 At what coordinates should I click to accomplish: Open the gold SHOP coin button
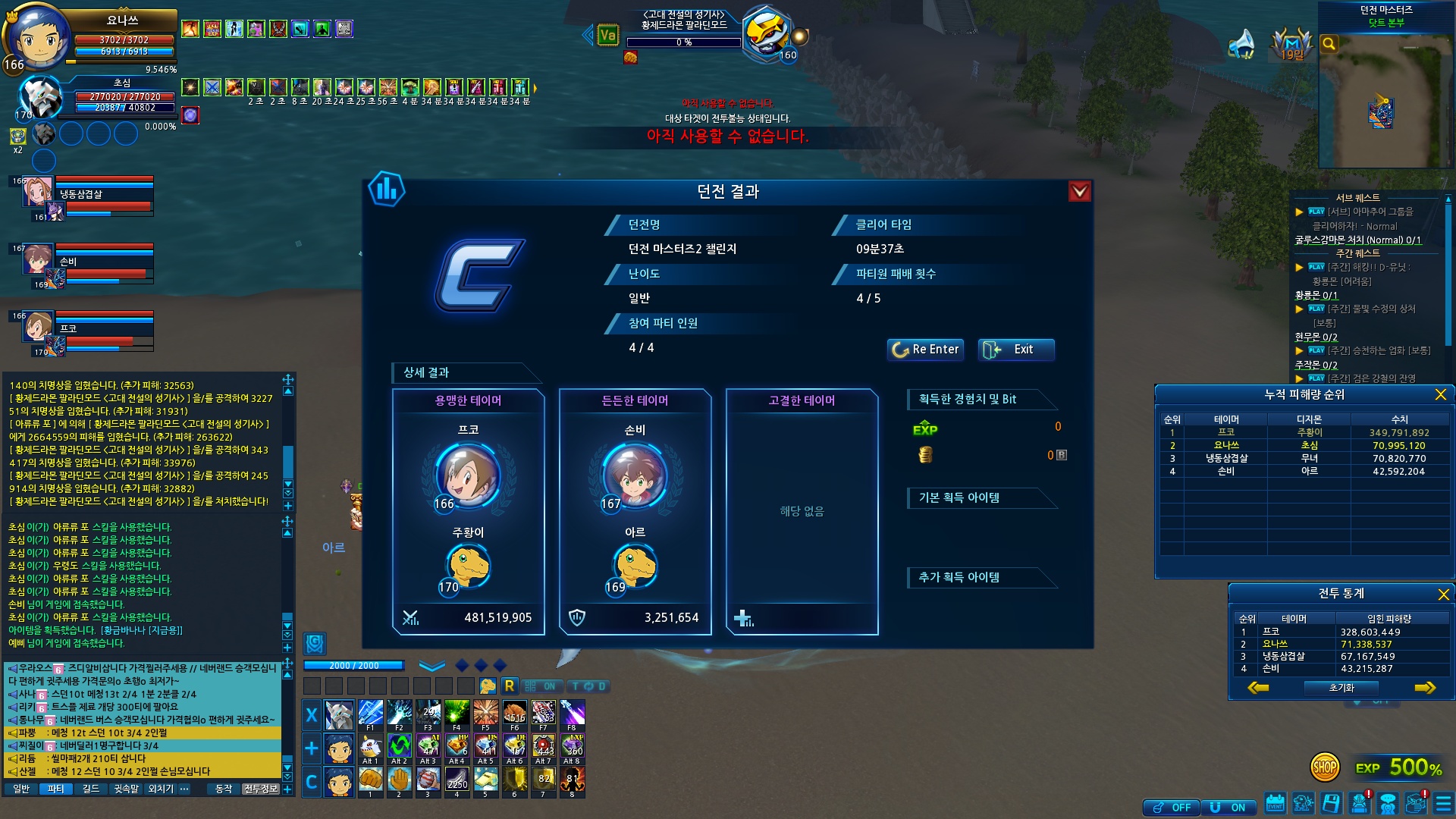click(x=1324, y=767)
